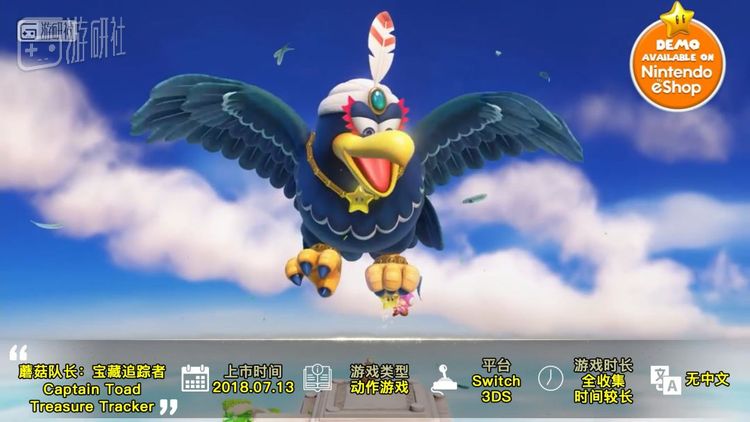This screenshot has width=750, height=422.
Task: Click the Nintendo eShop demo badge
Action: tap(677, 60)
